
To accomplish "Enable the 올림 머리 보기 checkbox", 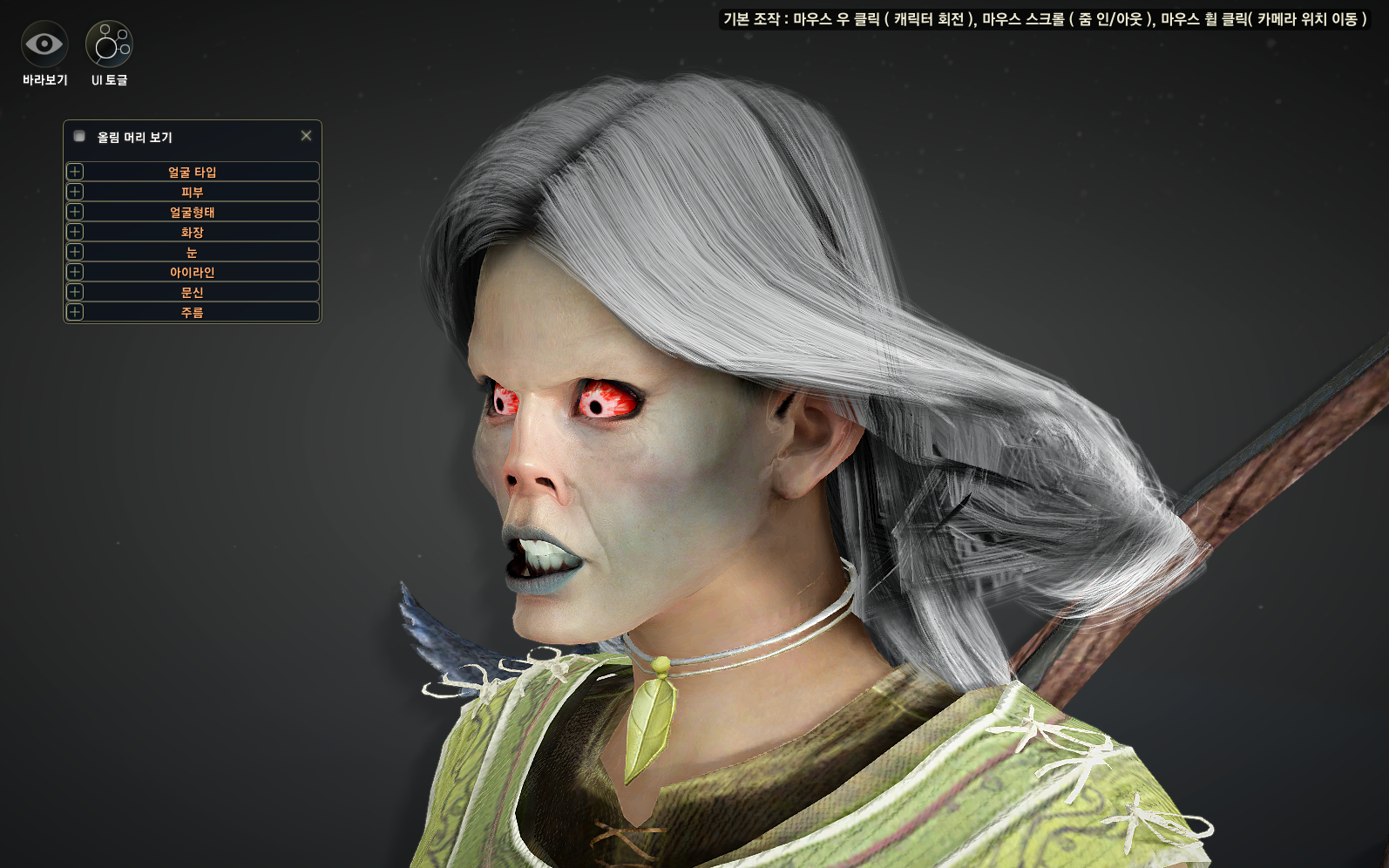I will (79, 136).
